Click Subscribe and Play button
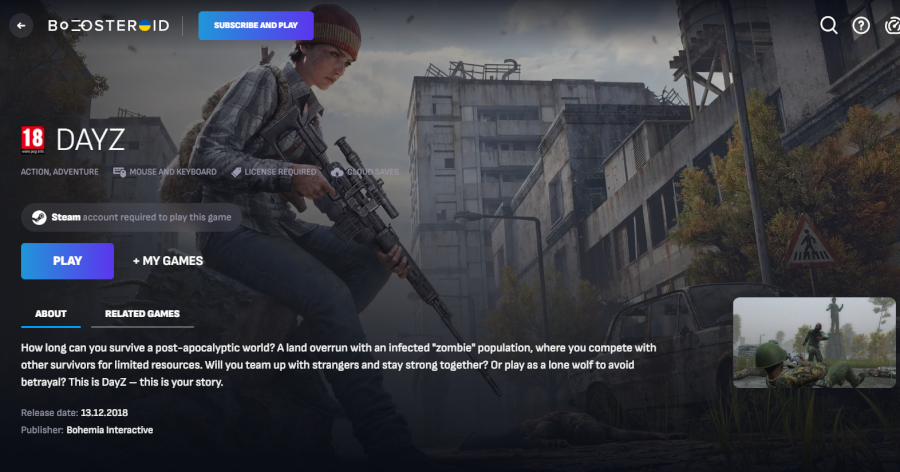 (x=256, y=26)
